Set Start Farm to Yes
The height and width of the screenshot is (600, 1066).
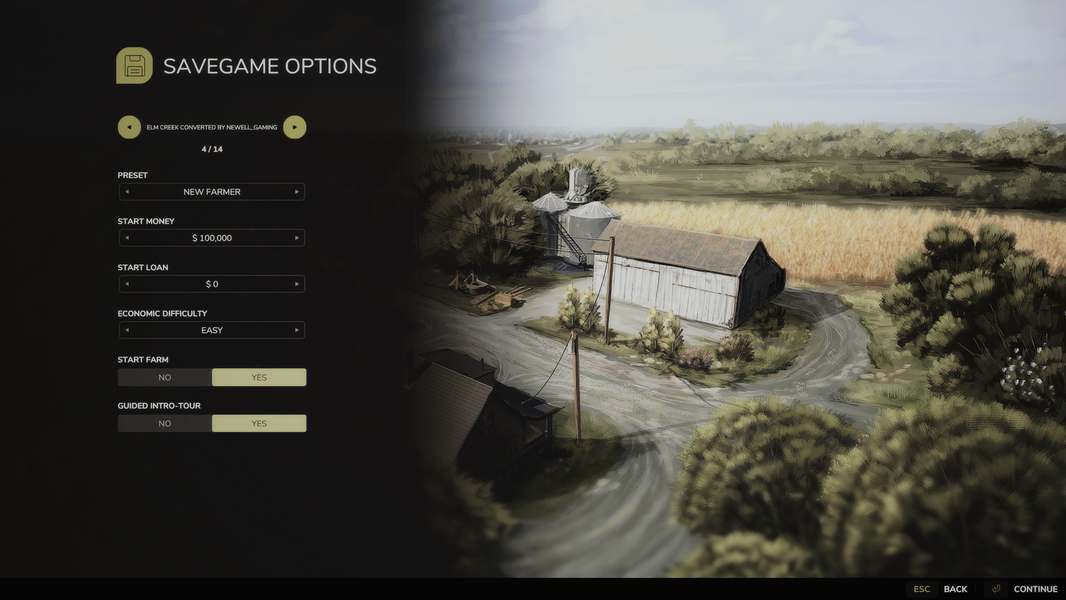[259, 377]
